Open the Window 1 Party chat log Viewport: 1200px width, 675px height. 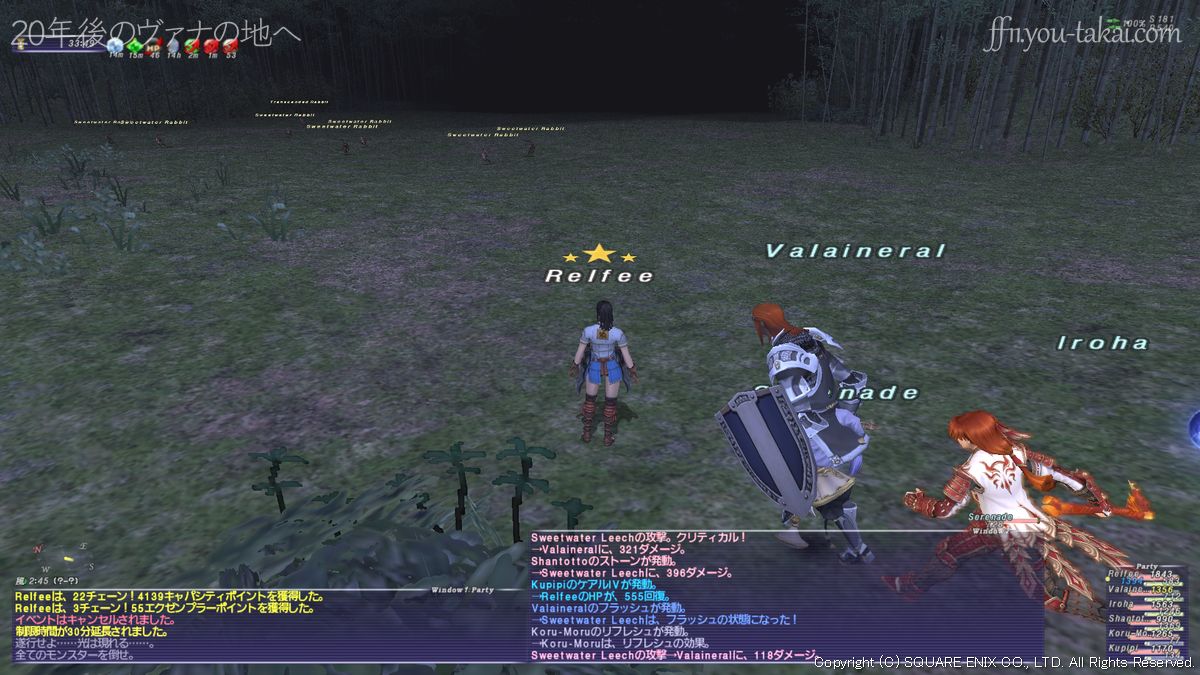click(x=270, y=626)
